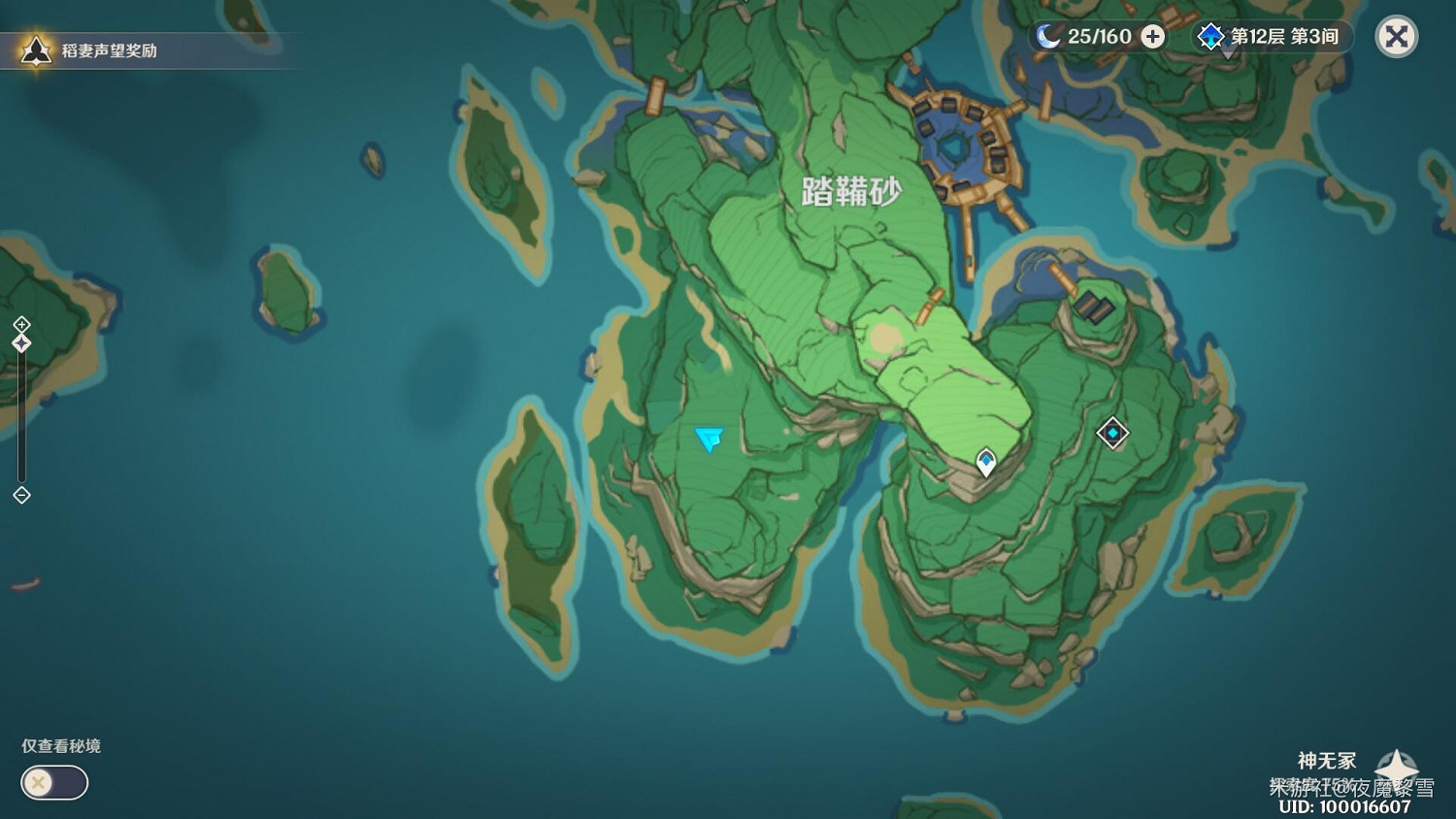Click the zoom-in plus icon above the slider
Screen dimensions: 1456x819
tap(19, 322)
